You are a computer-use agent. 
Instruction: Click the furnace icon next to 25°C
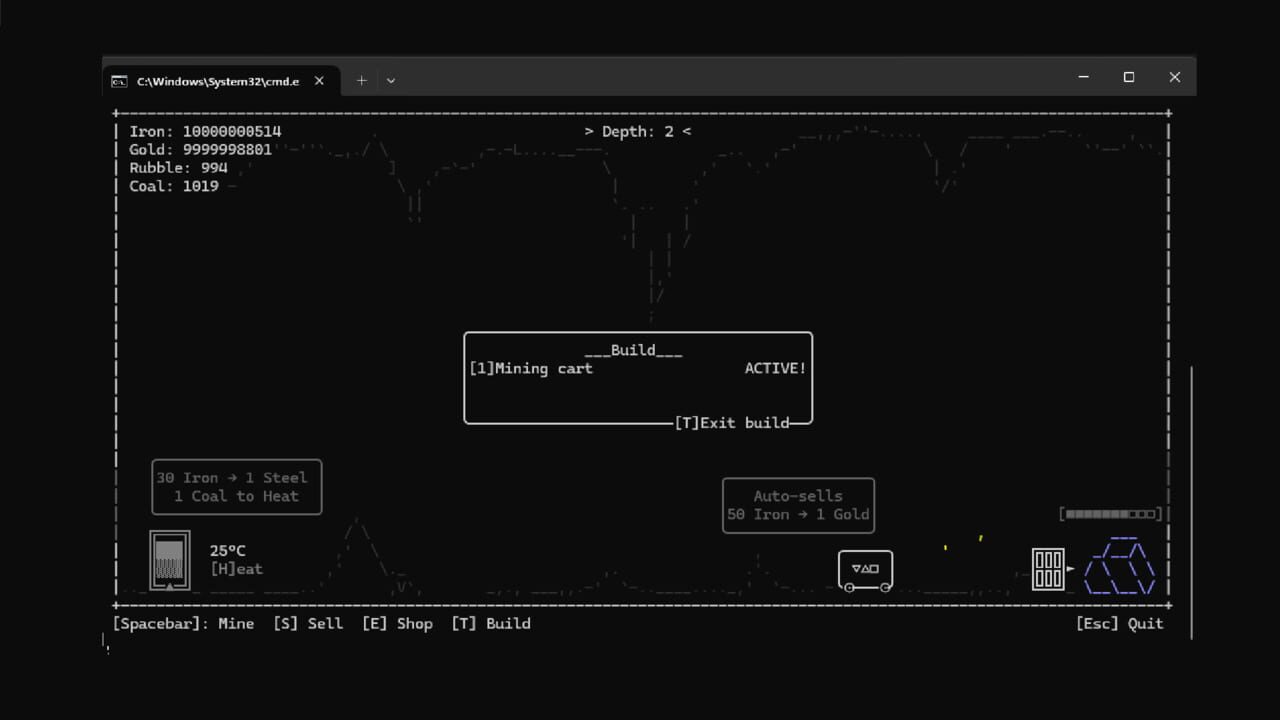click(169, 560)
